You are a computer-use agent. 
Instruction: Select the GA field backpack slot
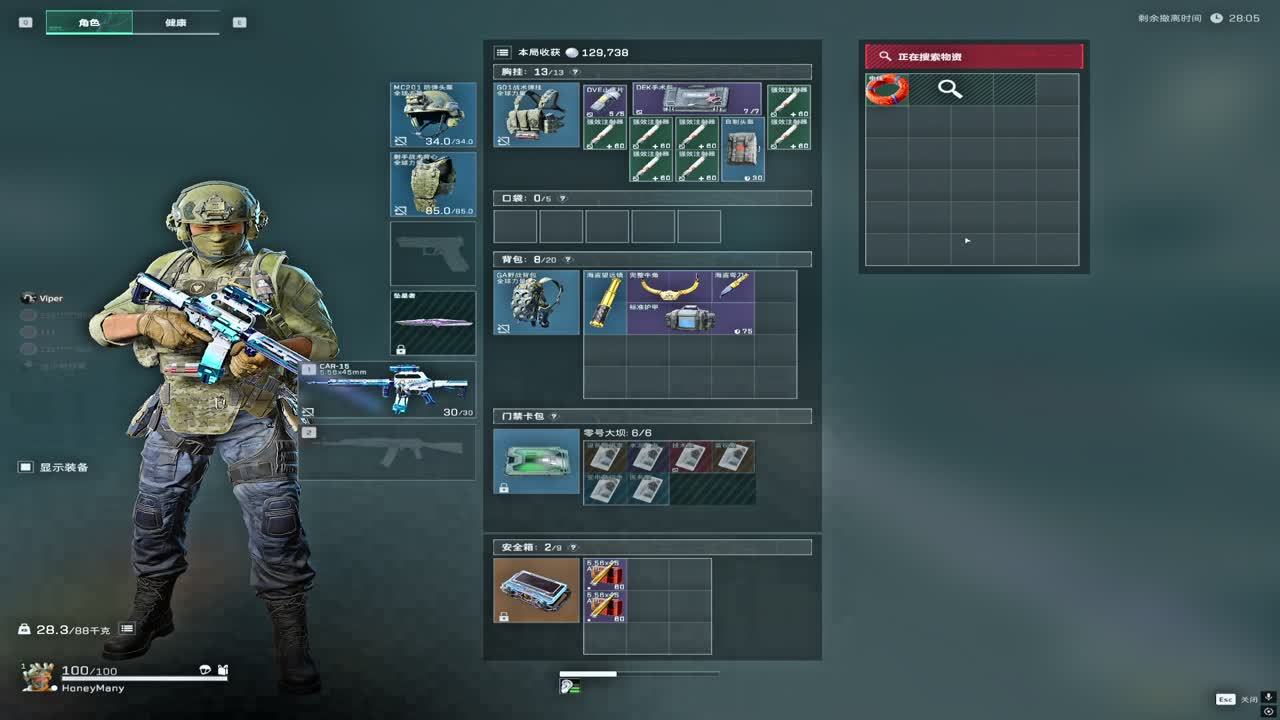coord(536,302)
